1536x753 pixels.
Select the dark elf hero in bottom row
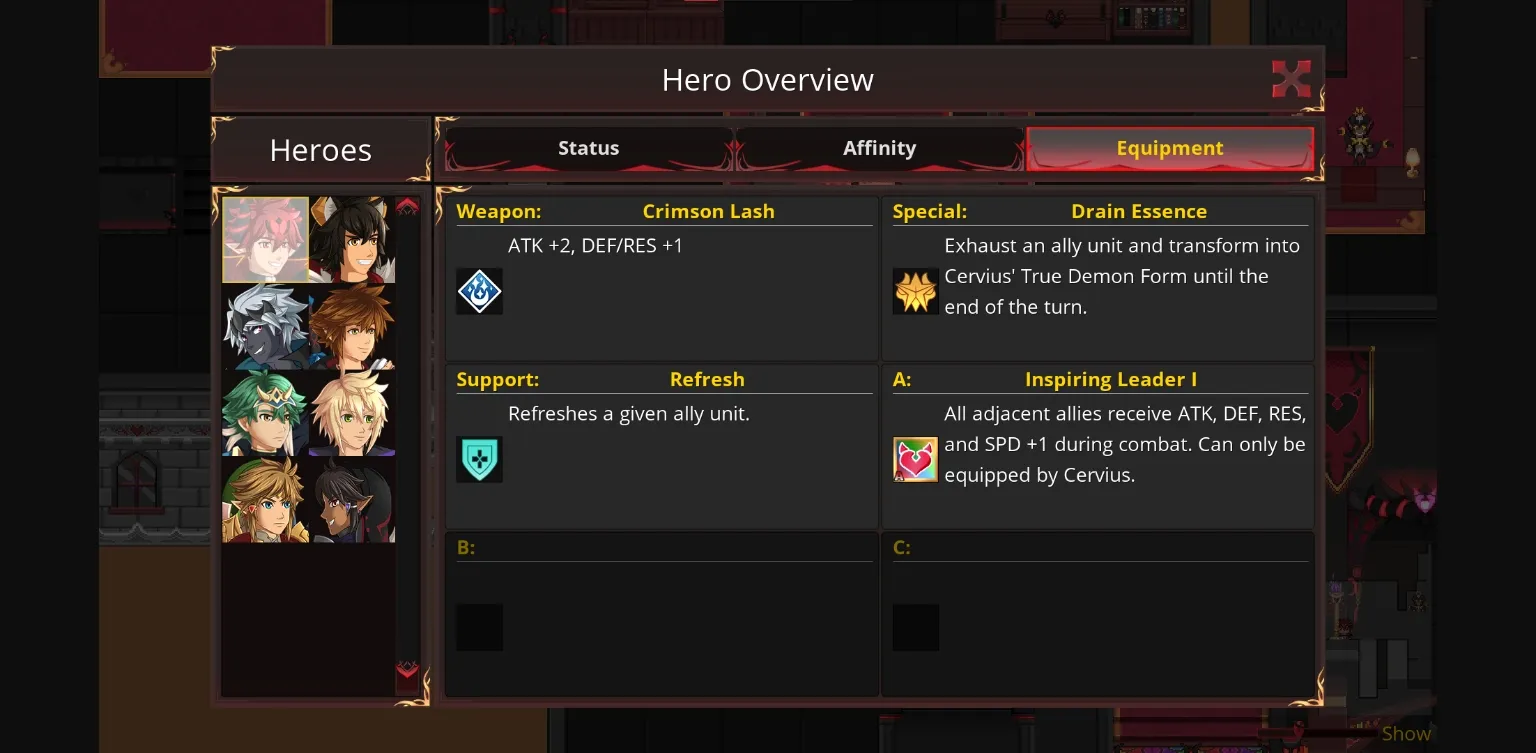pos(350,498)
